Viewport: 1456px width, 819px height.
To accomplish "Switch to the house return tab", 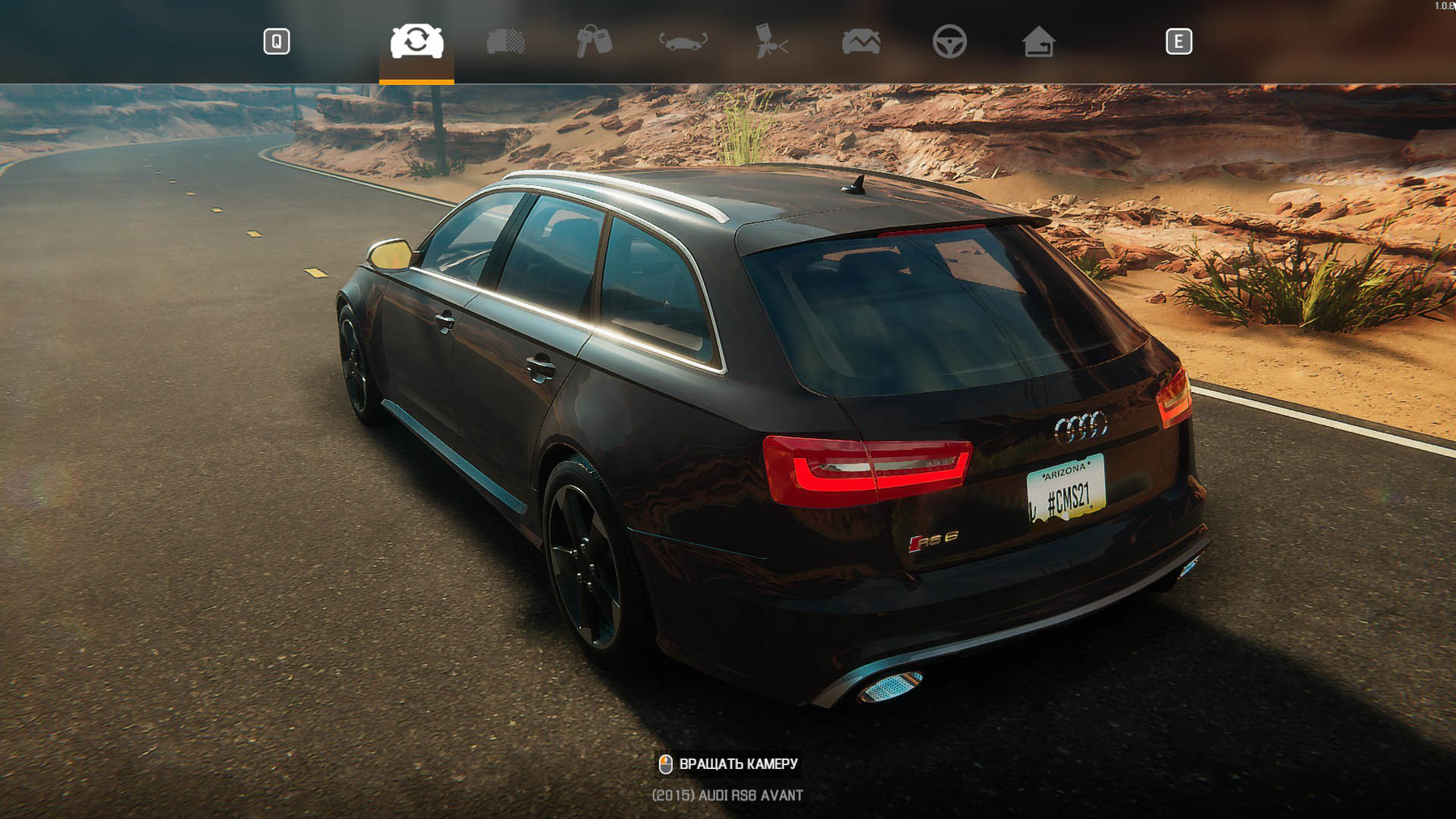I will (1038, 41).
